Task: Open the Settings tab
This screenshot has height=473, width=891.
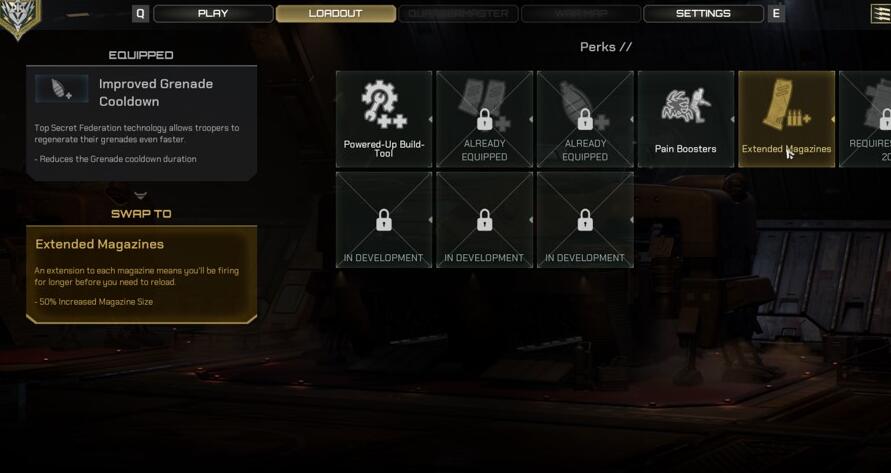Action: [x=703, y=14]
